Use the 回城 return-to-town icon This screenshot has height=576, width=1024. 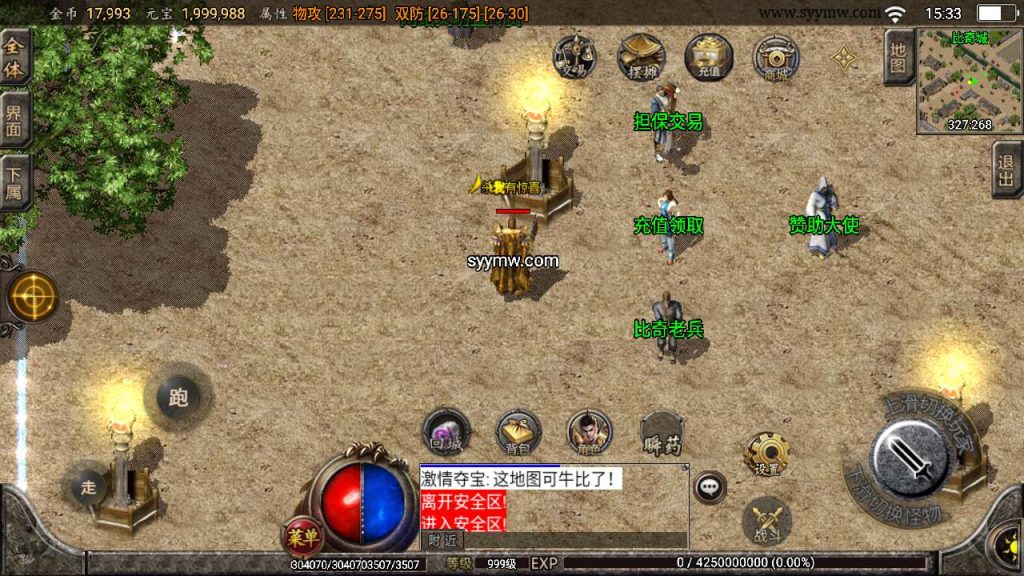click(446, 432)
